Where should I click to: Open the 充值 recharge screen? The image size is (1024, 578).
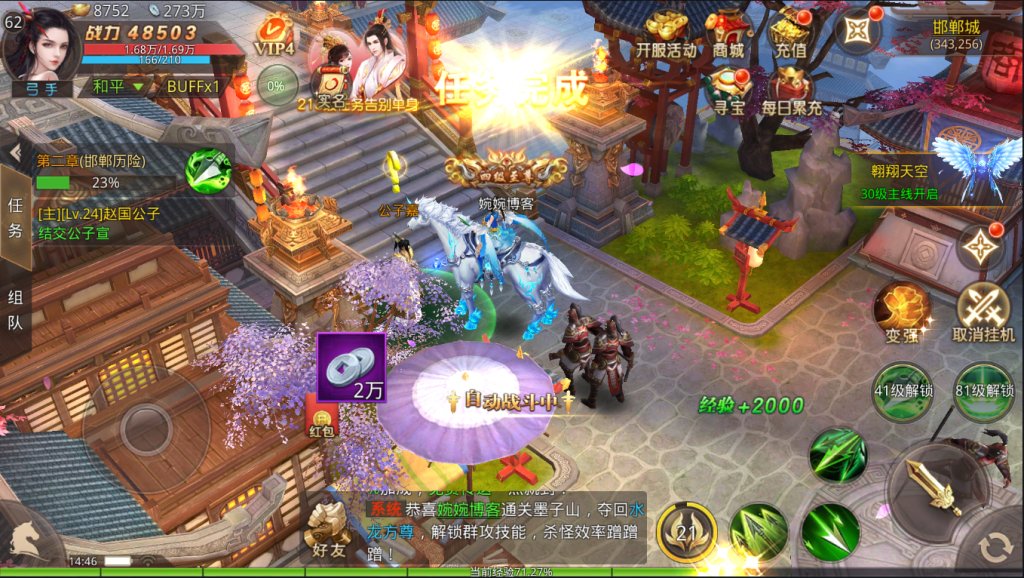click(790, 35)
